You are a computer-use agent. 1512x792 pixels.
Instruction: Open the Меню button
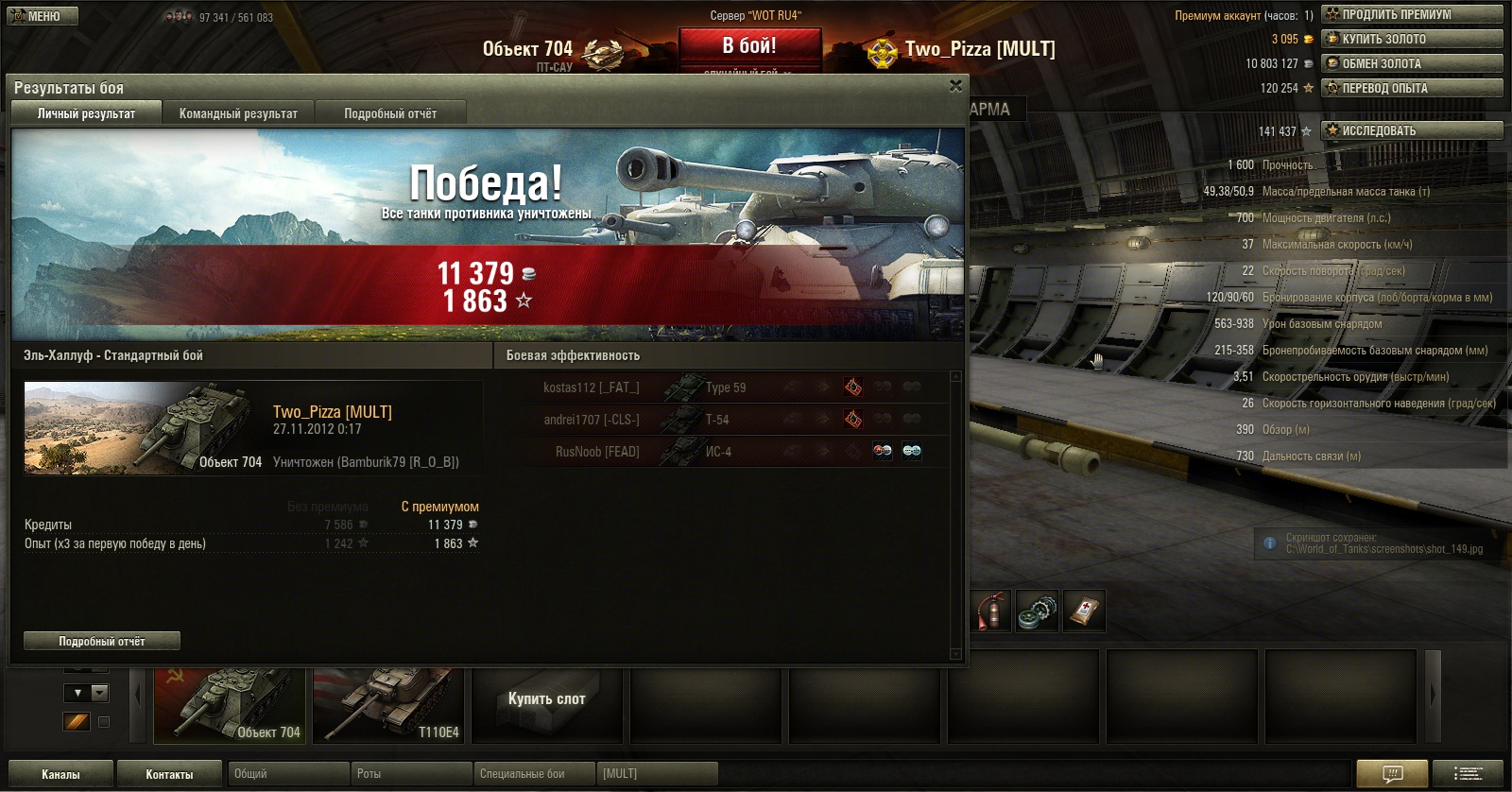click(x=43, y=16)
